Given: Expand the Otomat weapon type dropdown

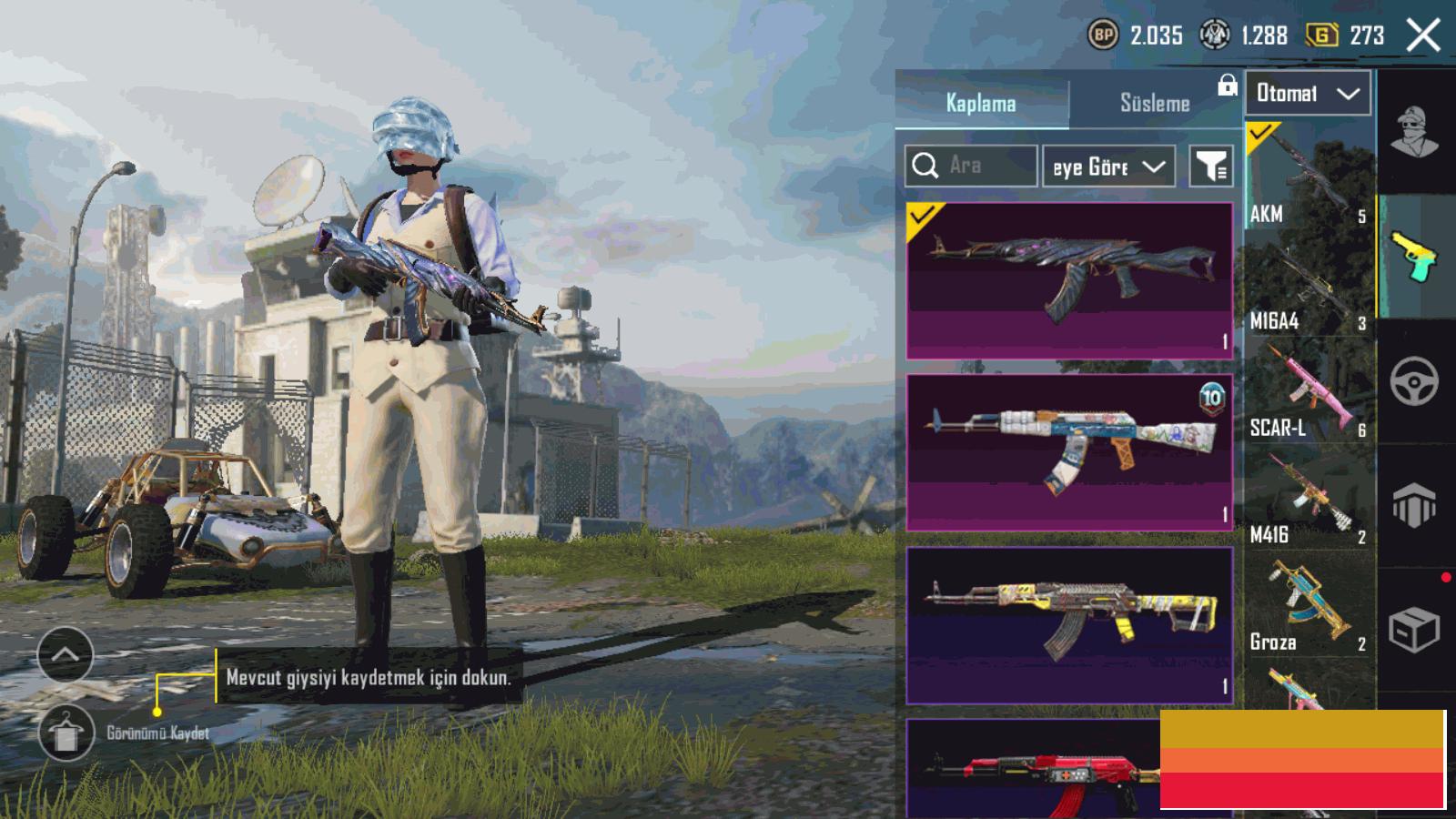Looking at the screenshot, I should click(x=1308, y=93).
